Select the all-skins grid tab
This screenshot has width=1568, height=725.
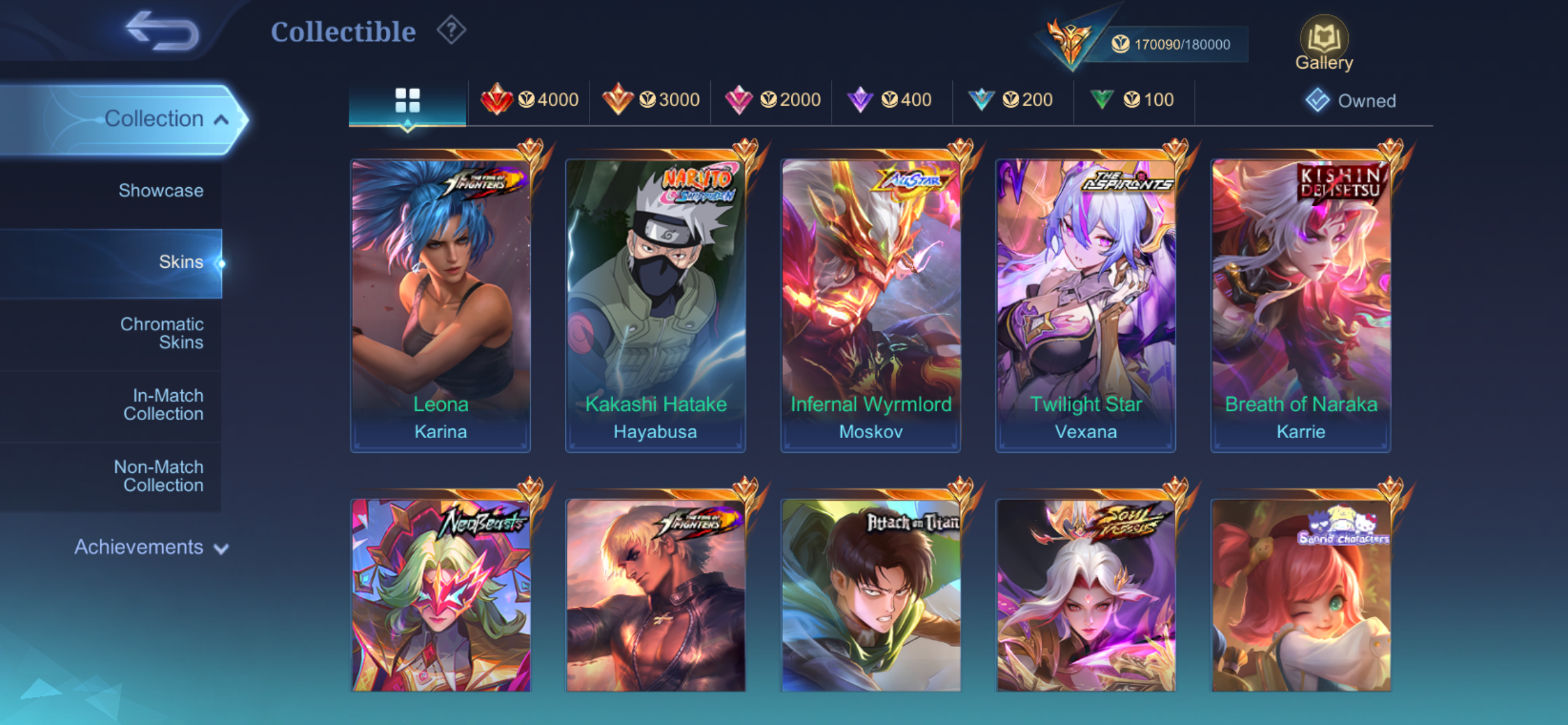[x=407, y=100]
